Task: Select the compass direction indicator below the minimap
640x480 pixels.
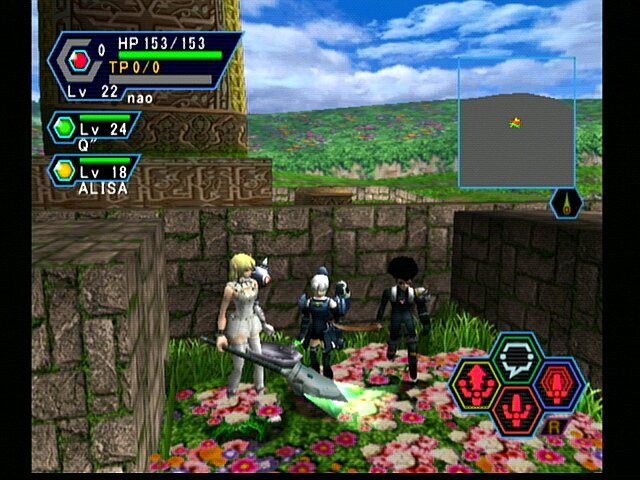Action: pyautogui.click(x=566, y=203)
